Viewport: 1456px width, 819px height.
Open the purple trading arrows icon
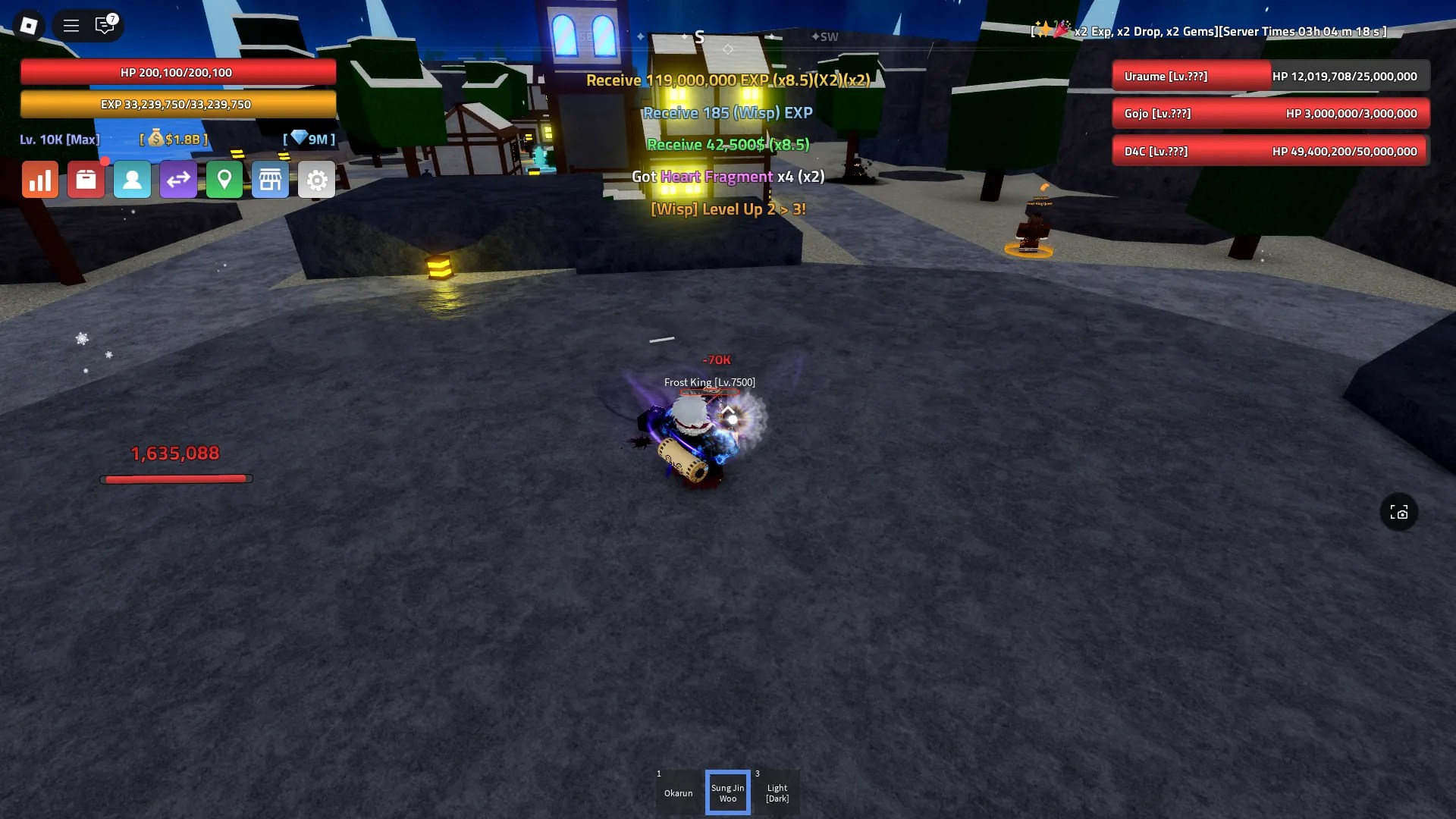tap(178, 180)
